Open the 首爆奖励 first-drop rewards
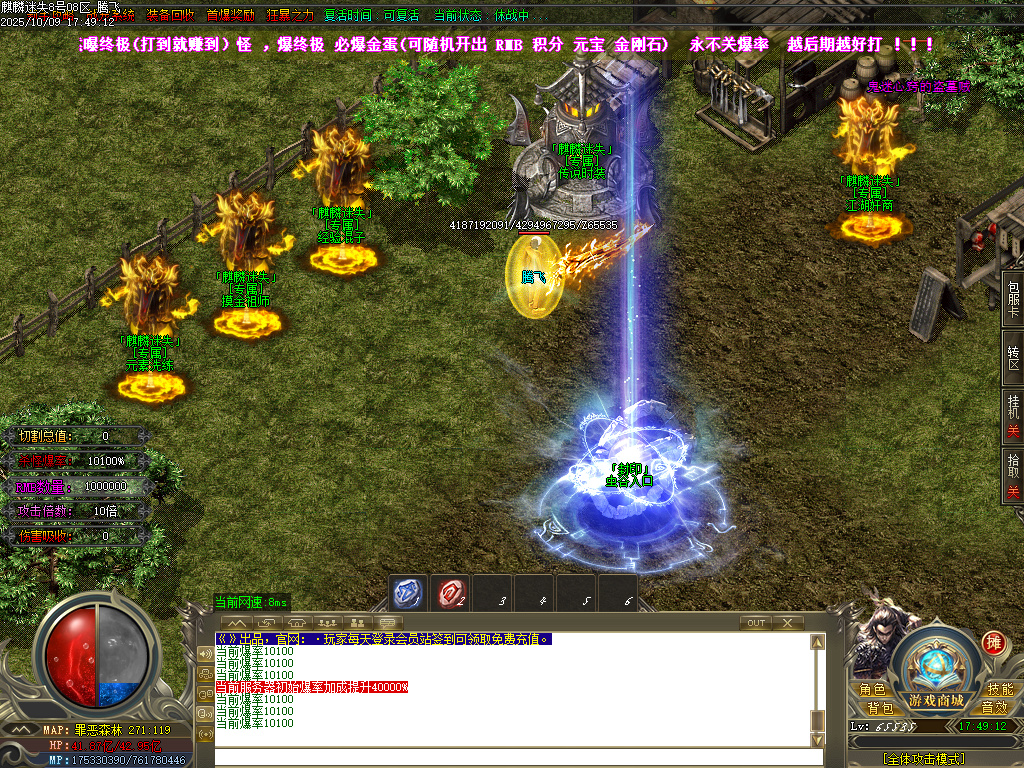Image resolution: width=1024 pixels, height=768 pixels. (230, 16)
